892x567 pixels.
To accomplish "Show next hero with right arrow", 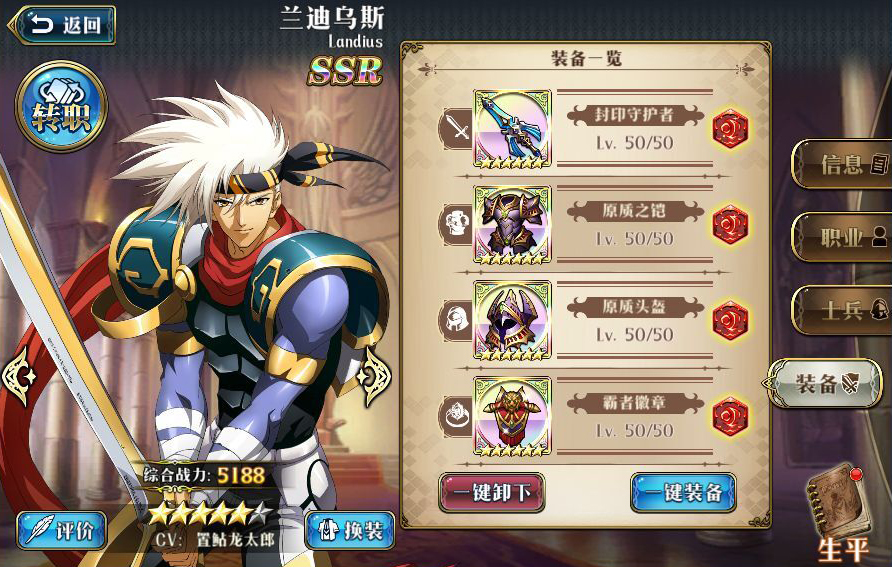I will (x=376, y=377).
